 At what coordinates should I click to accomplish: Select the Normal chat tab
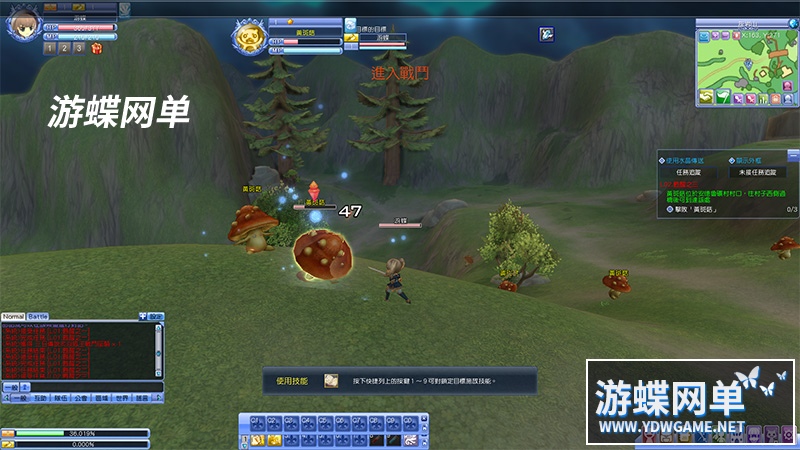13,316
